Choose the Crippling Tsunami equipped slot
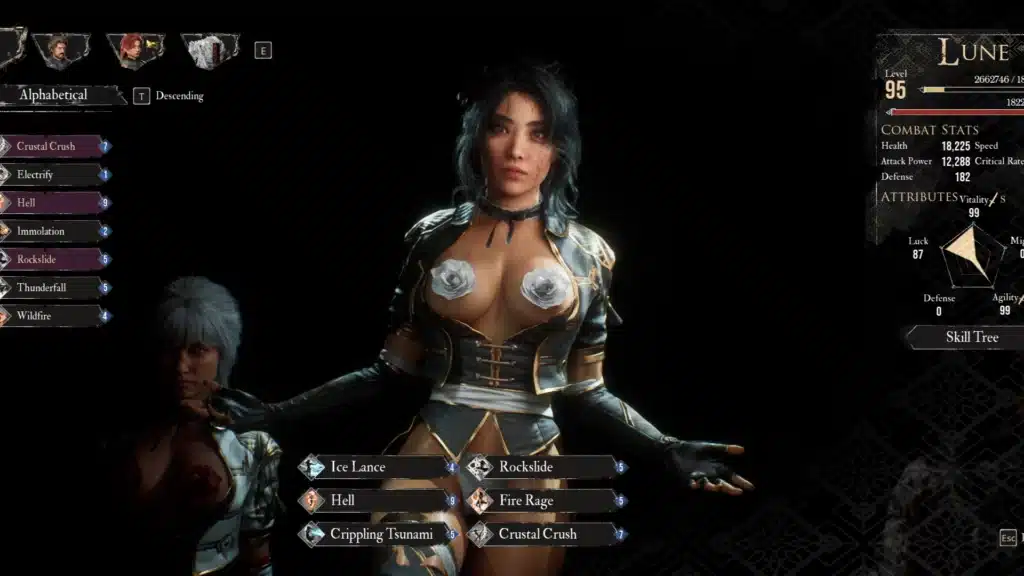The image size is (1024, 576). pyautogui.click(x=375, y=534)
